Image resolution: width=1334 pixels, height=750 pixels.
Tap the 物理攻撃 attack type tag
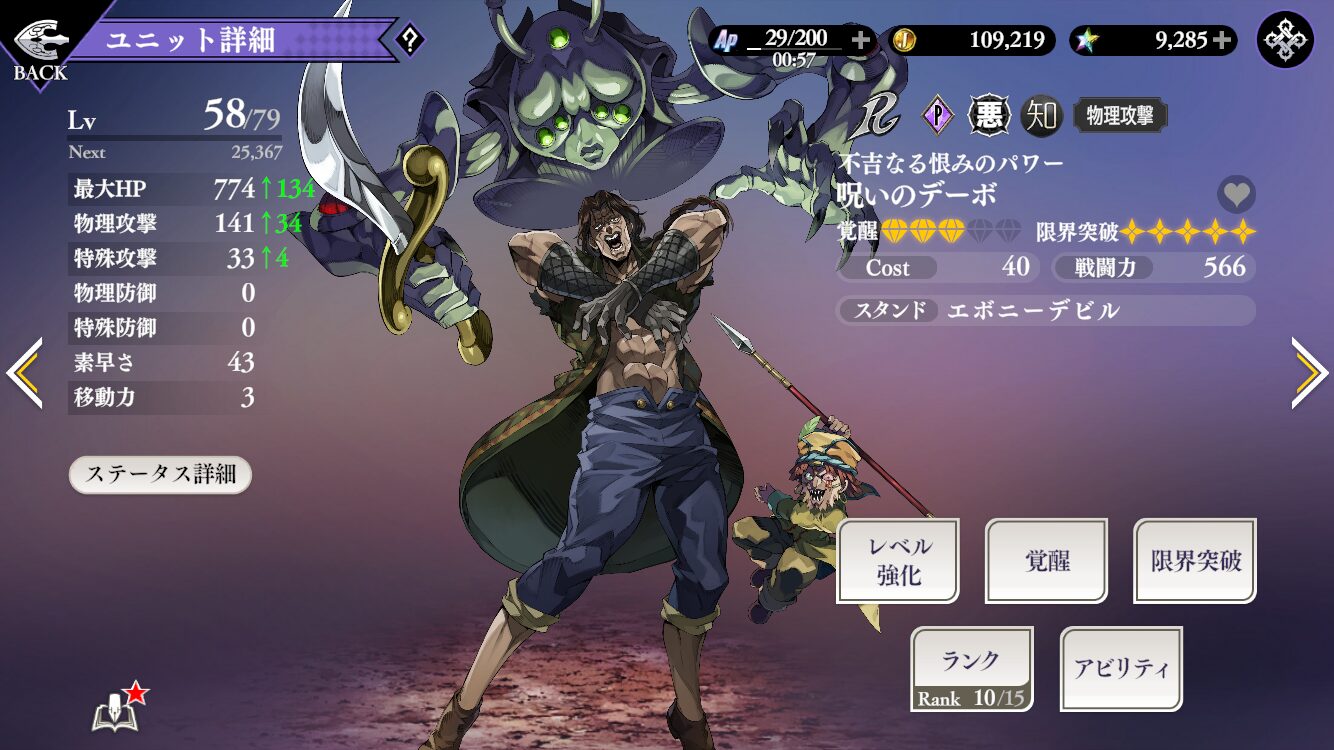pyautogui.click(x=1120, y=116)
